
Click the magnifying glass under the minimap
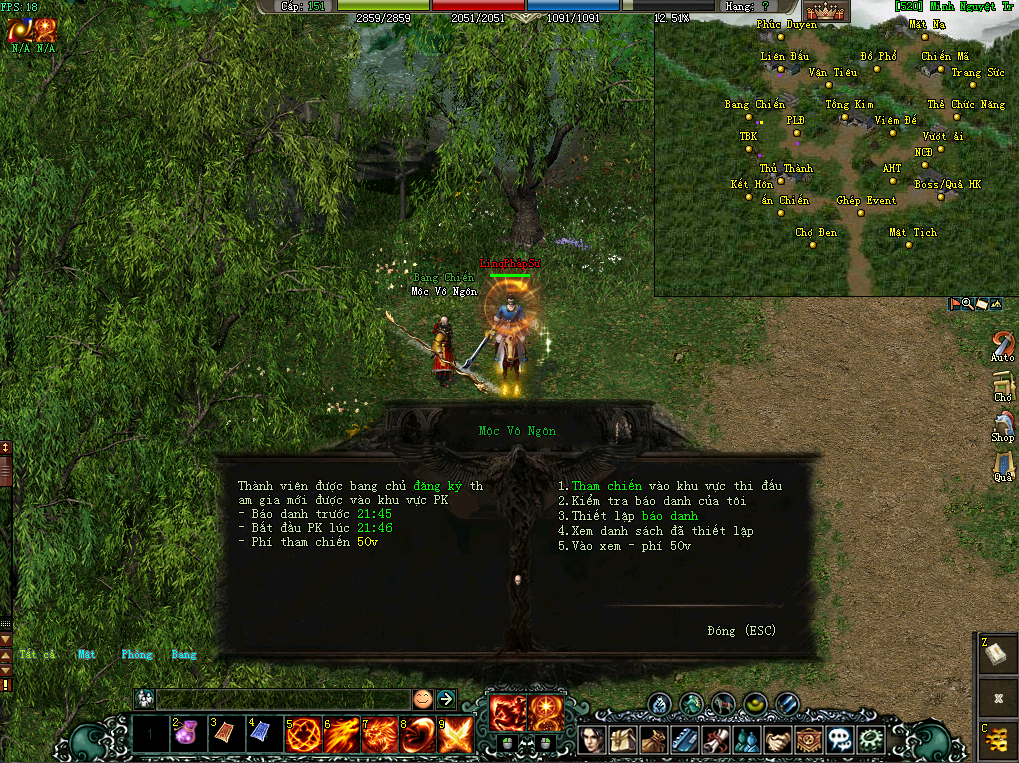(x=968, y=304)
